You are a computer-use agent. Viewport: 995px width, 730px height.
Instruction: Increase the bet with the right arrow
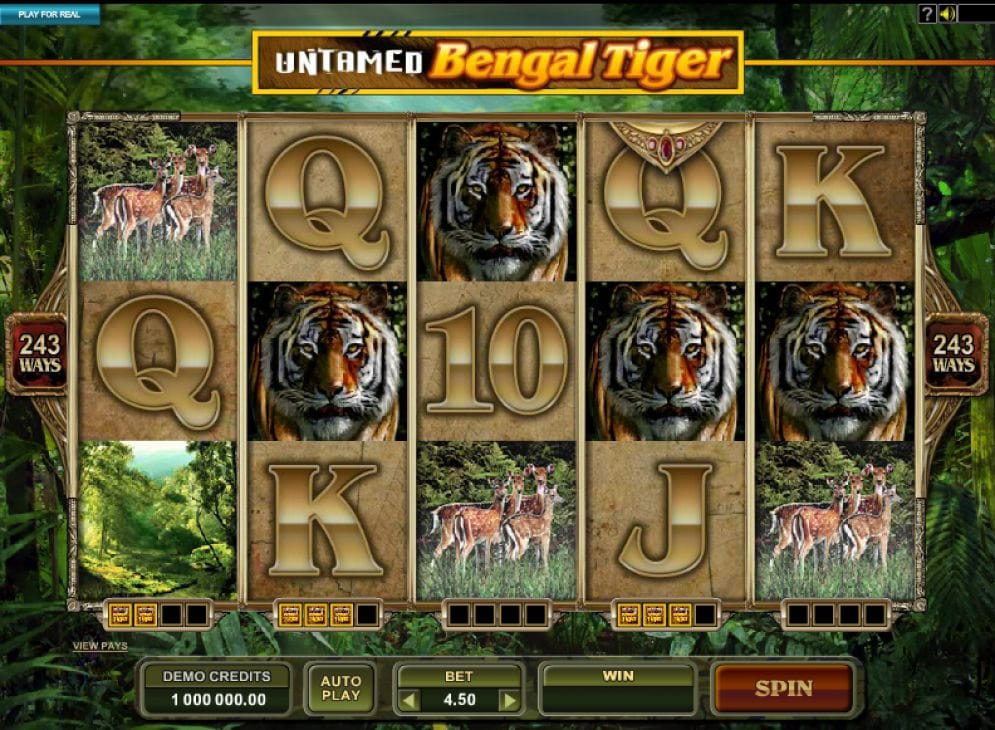[x=509, y=700]
